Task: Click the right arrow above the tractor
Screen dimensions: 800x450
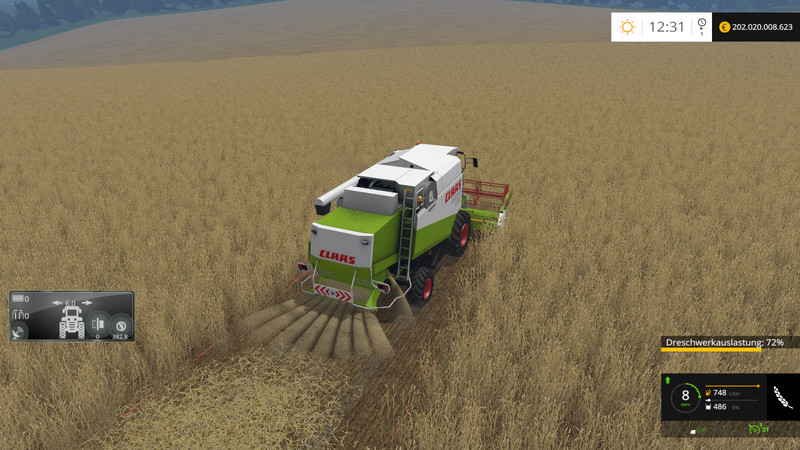Action: tap(87, 302)
